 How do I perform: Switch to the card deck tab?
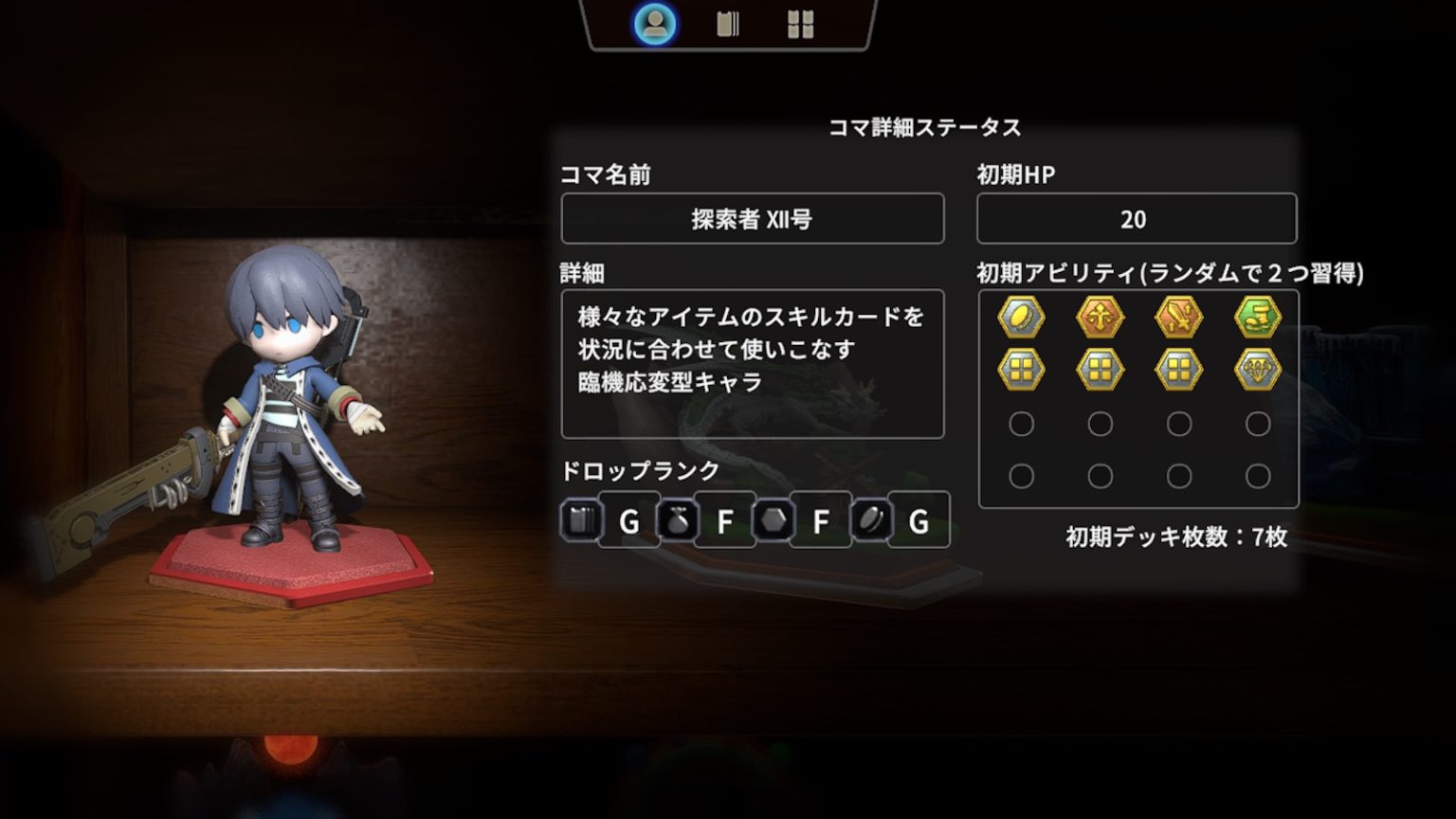tap(727, 25)
